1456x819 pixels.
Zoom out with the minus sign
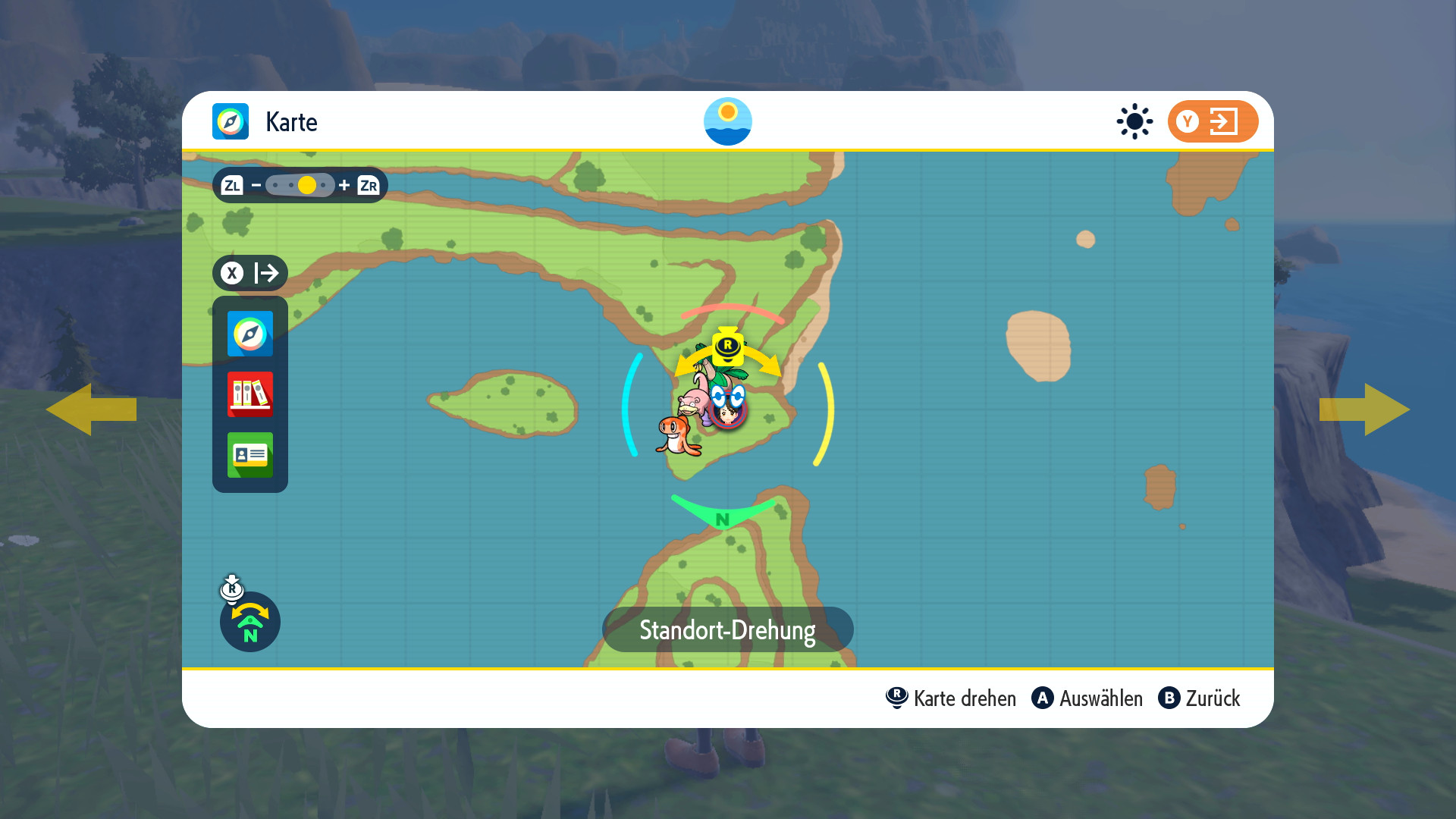click(x=256, y=185)
